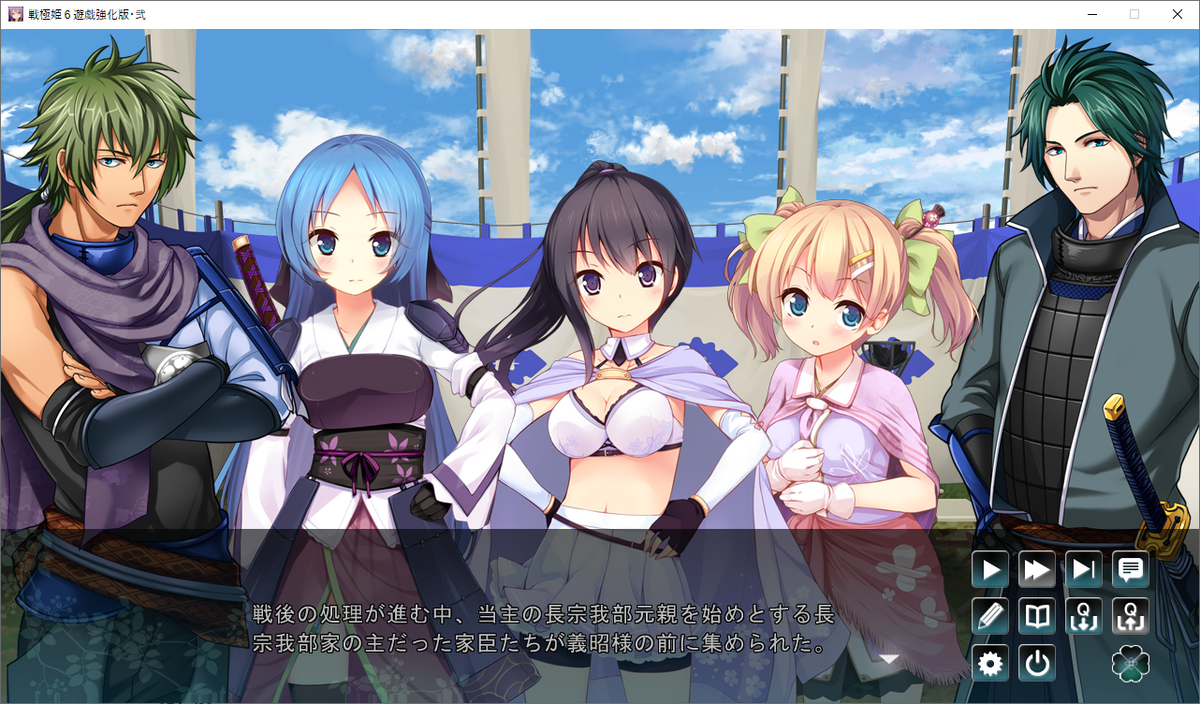Open the open-book load icon
1200x704 pixels.
[x=1037, y=616]
